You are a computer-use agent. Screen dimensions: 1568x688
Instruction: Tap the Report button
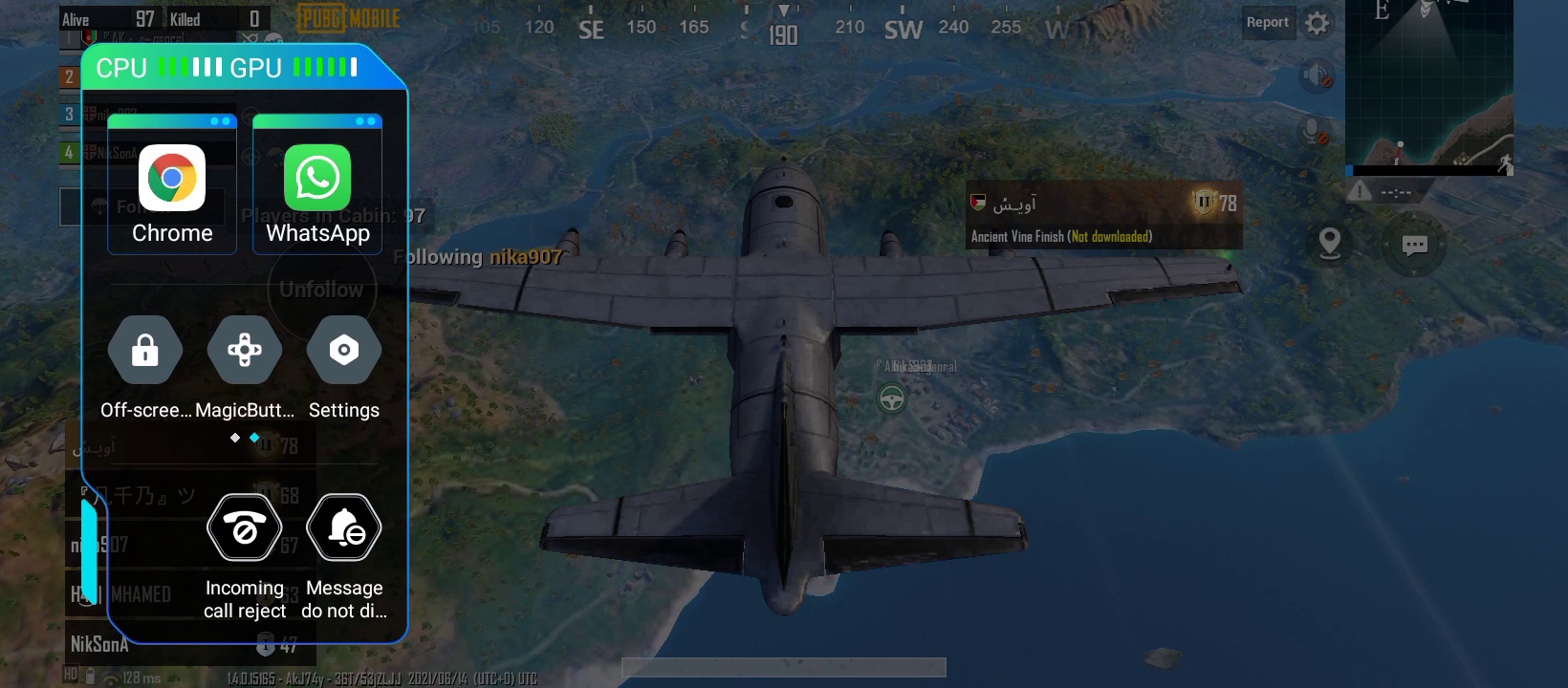click(1269, 22)
